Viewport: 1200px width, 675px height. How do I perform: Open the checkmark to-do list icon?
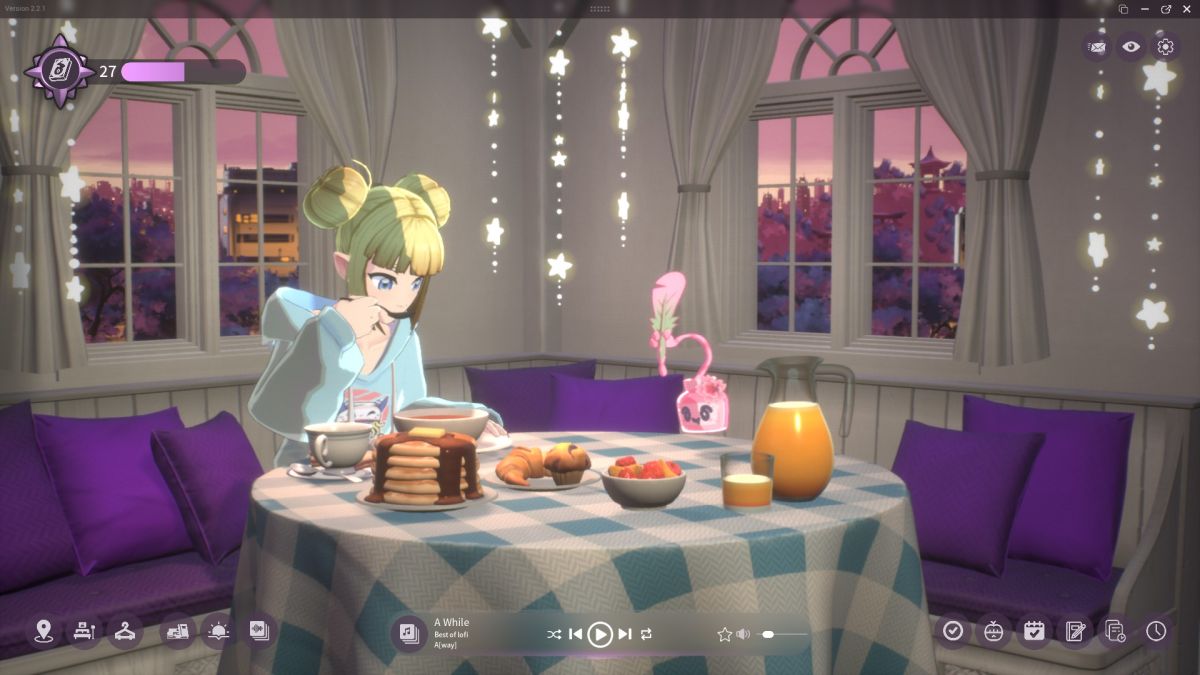(953, 631)
